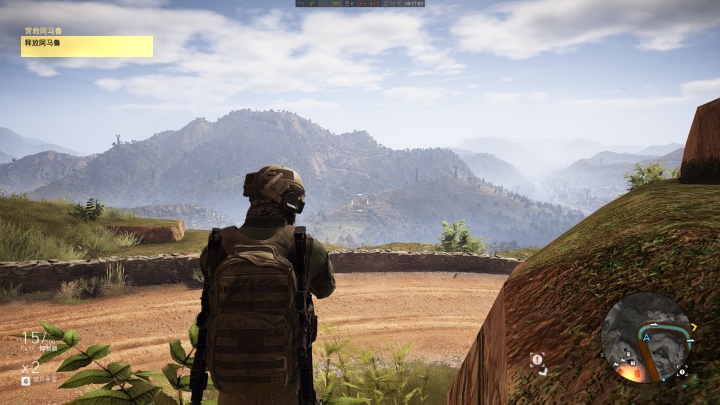Open the circular minimap

click(x=647, y=338)
